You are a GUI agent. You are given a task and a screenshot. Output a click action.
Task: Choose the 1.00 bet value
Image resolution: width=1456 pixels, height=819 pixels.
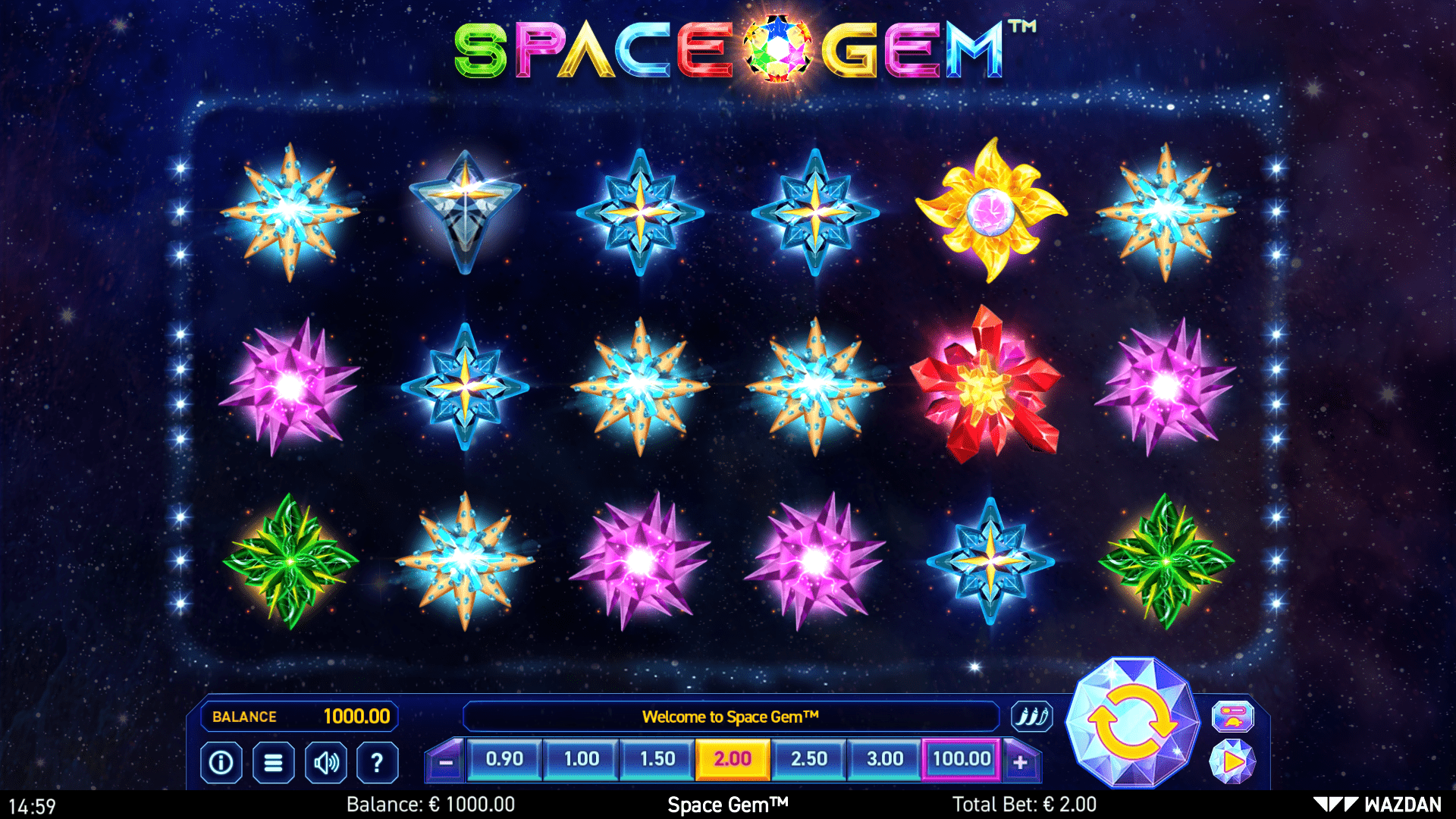point(582,759)
